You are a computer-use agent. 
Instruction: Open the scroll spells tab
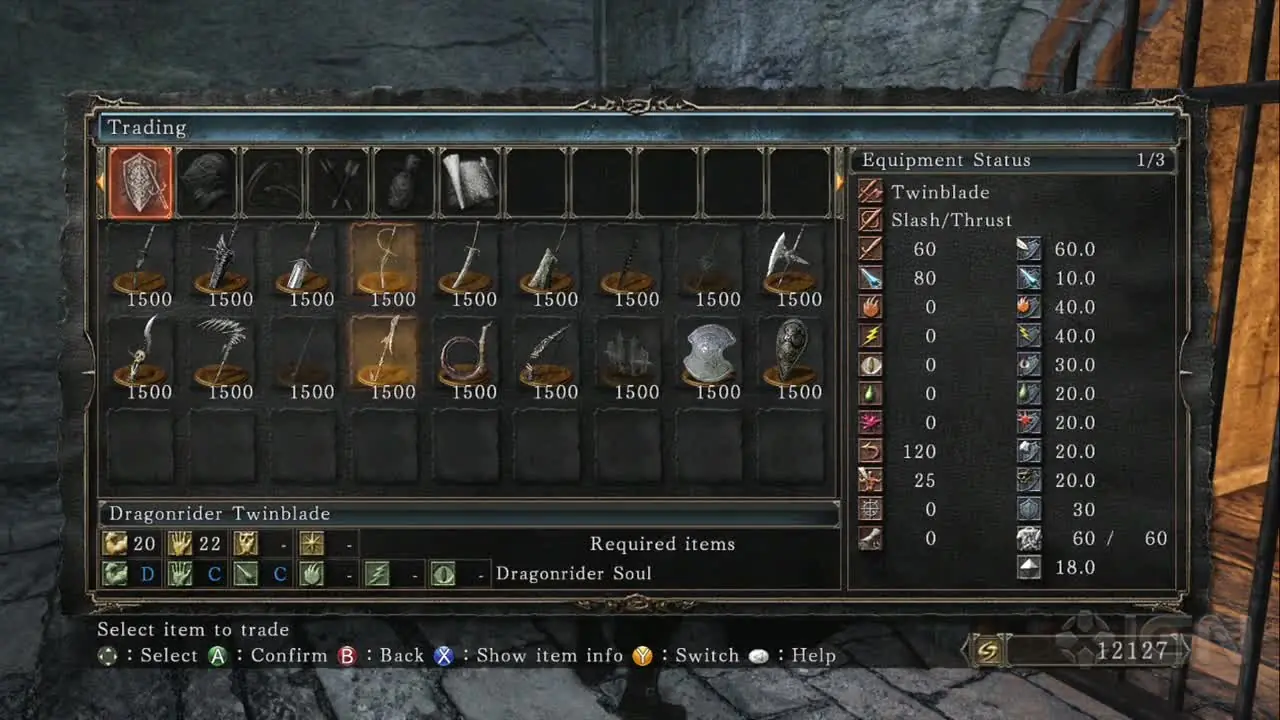pyautogui.click(x=469, y=182)
